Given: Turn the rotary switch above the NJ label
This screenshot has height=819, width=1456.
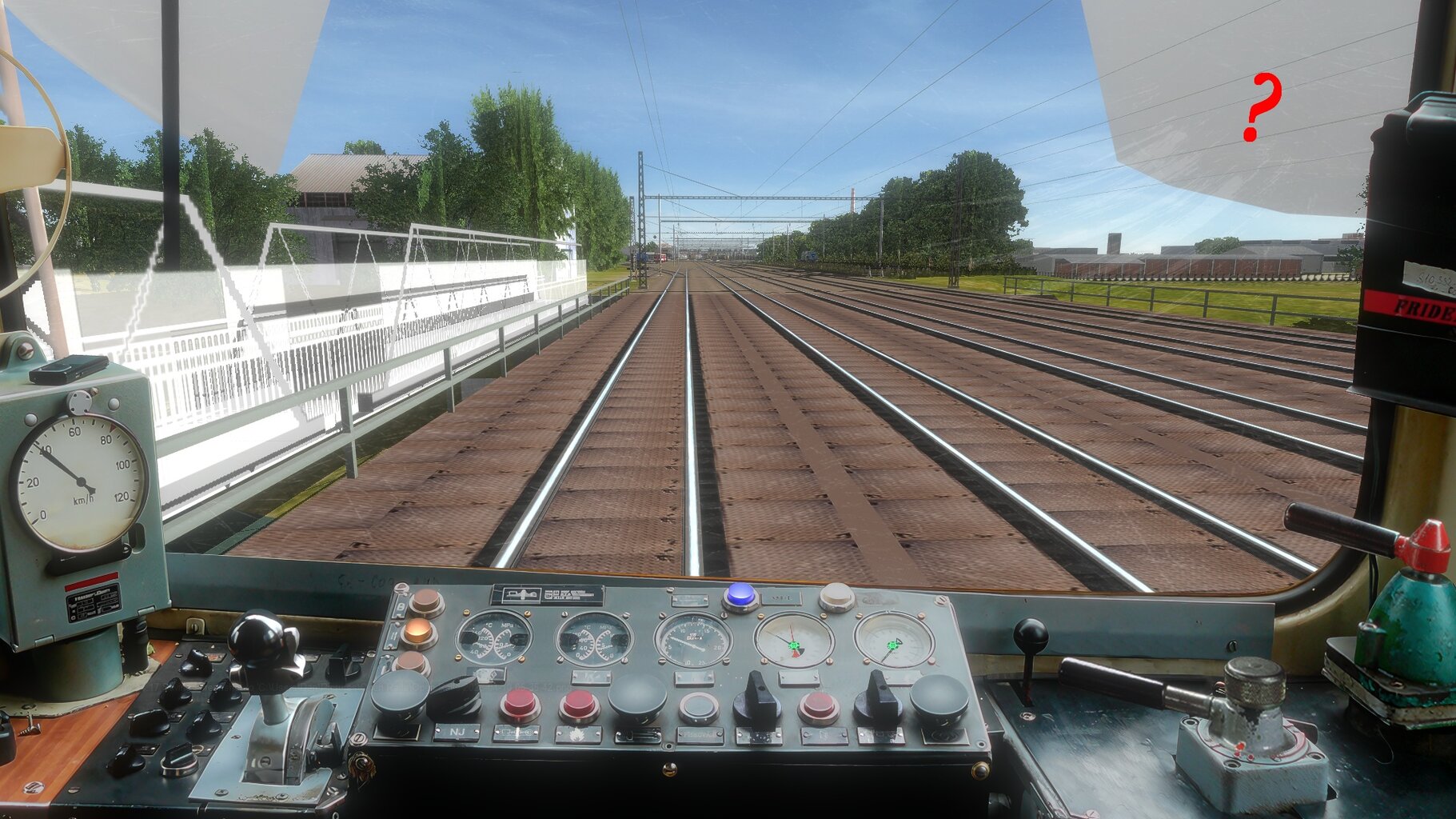Looking at the screenshot, I should pyautogui.click(x=454, y=697).
